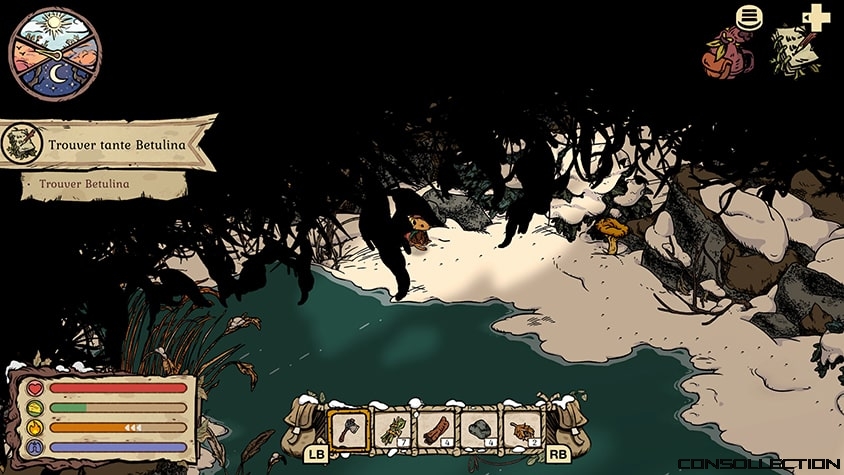Click the day-night cycle dial
Image resolution: width=844 pixels, height=475 pixels.
pos(55,53)
